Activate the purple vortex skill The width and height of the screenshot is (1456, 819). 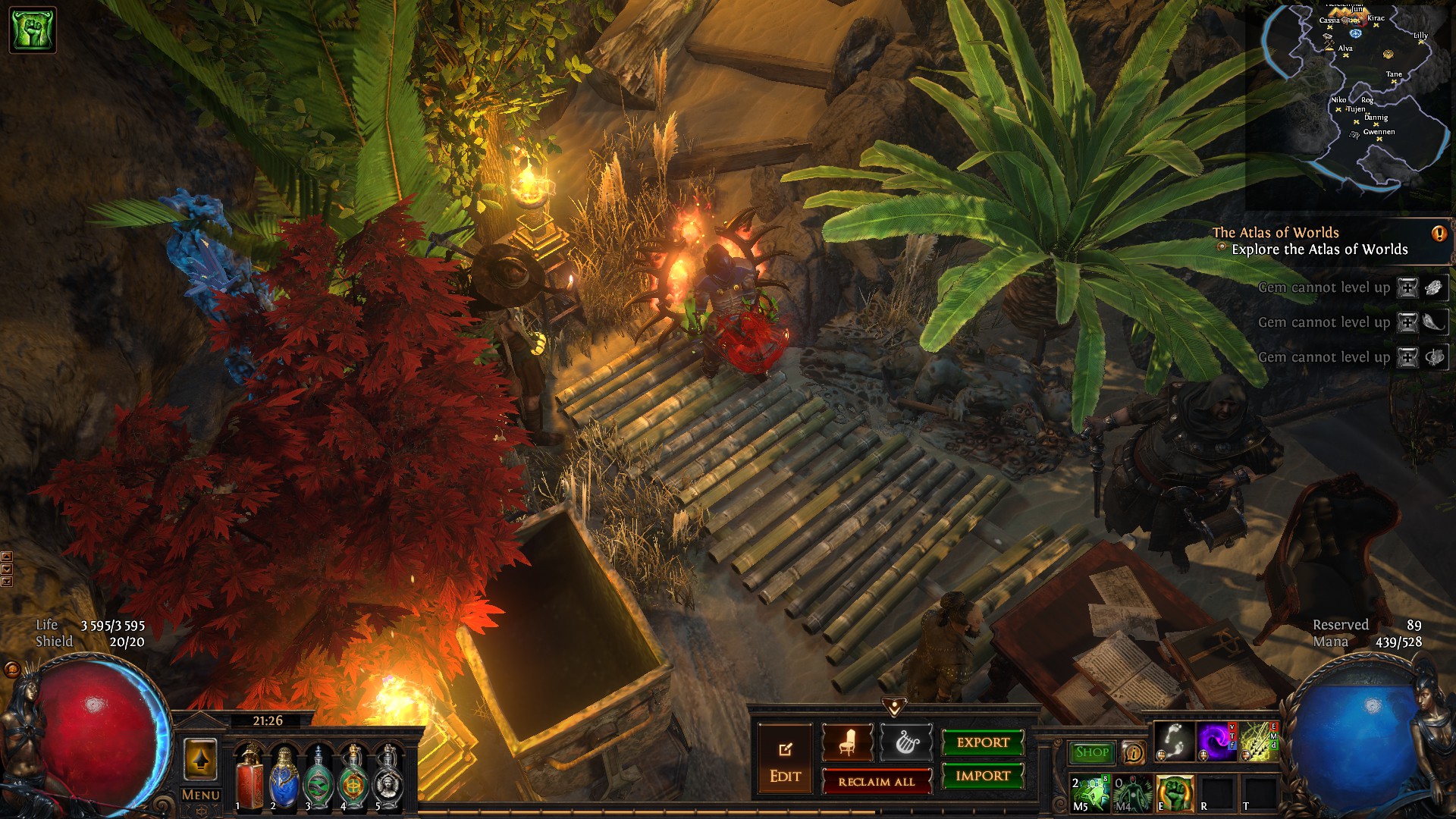point(1216,741)
